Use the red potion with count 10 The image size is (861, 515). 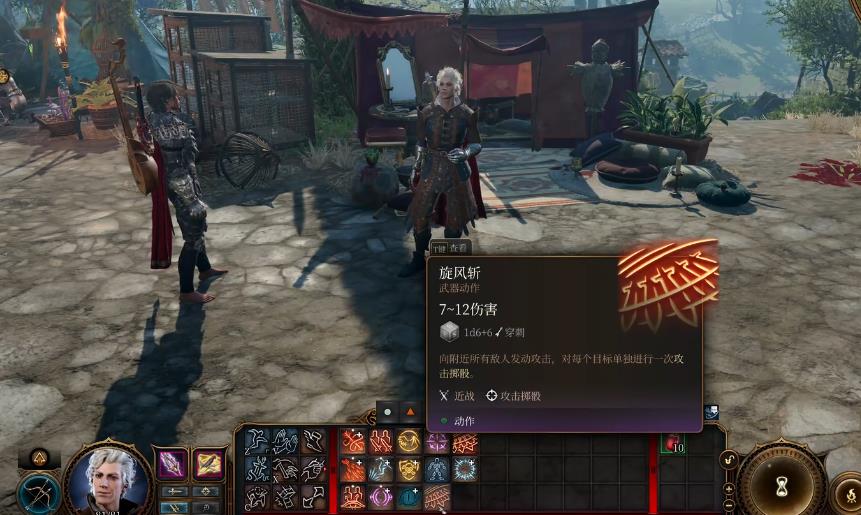(673, 443)
